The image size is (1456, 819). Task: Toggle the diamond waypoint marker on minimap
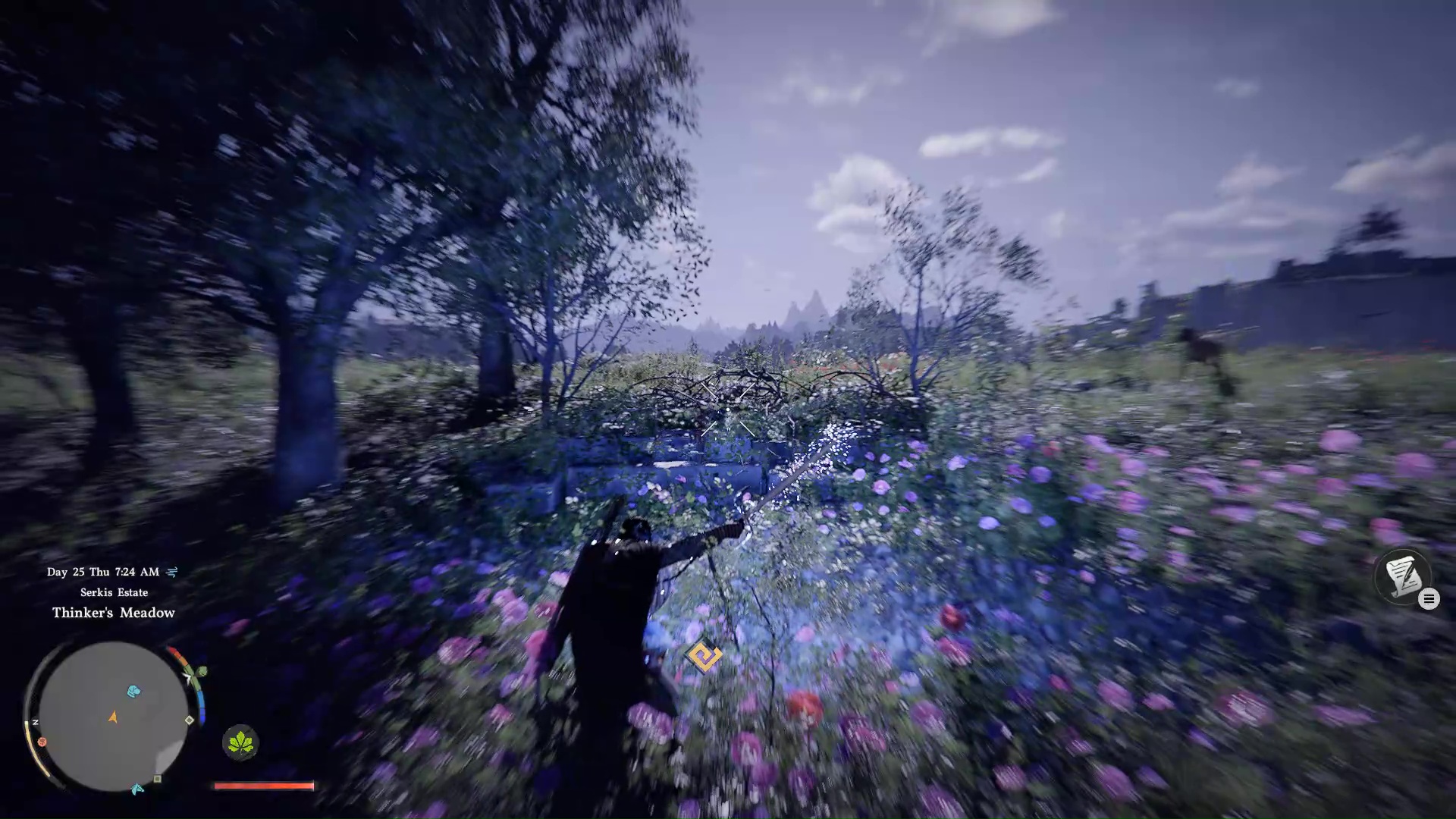coord(188,719)
